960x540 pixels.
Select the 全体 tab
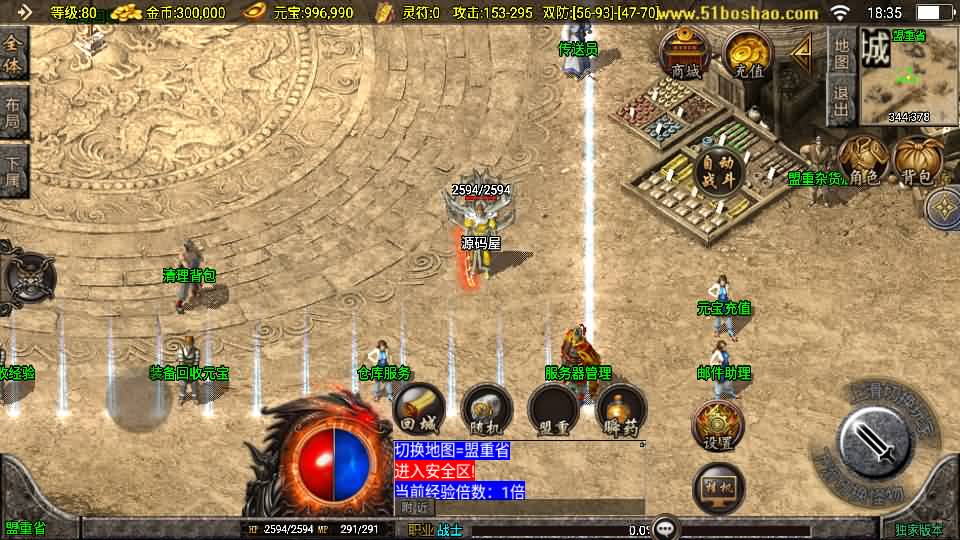14,54
